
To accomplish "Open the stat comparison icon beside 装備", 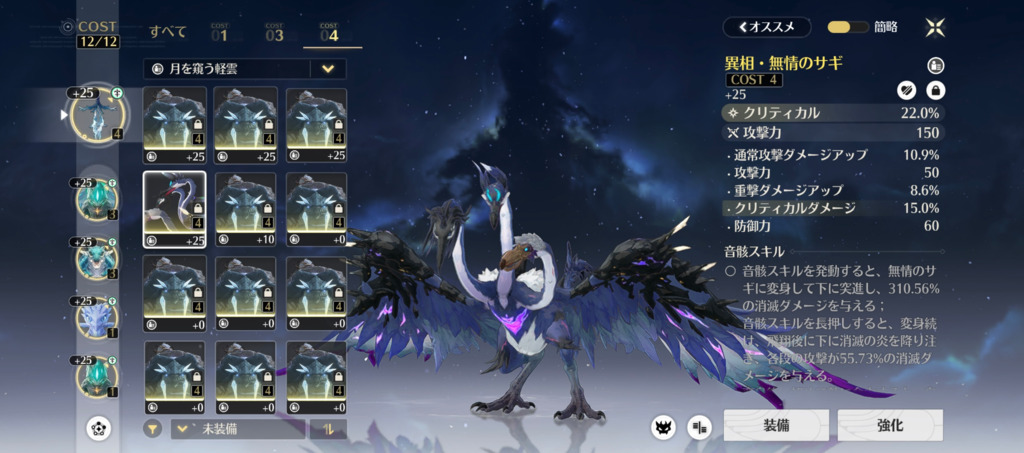I will click(698, 427).
